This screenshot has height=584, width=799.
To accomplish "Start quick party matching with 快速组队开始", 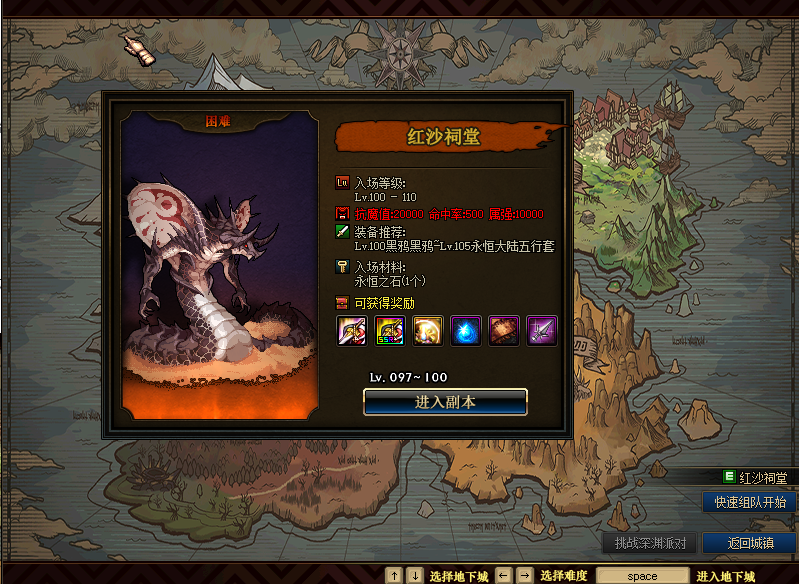I will 750,502.
